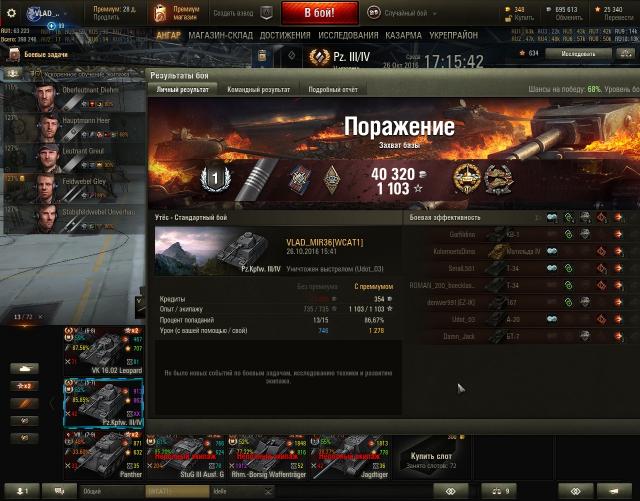The width and height of the screenshot is (640, 501).
Task: Switch to the Командный результат tab
Action: click(x=259, y=90)
